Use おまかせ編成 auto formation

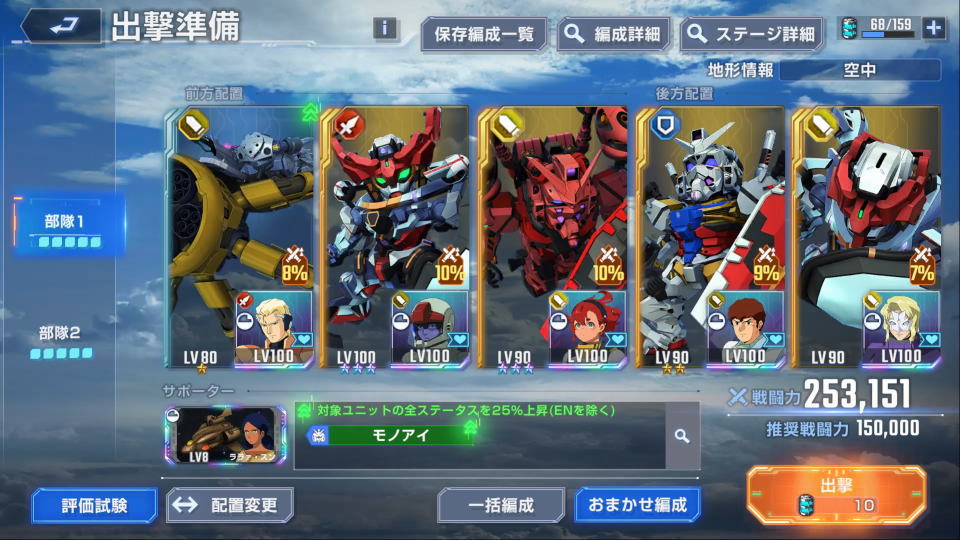click(x=637, y=505)
